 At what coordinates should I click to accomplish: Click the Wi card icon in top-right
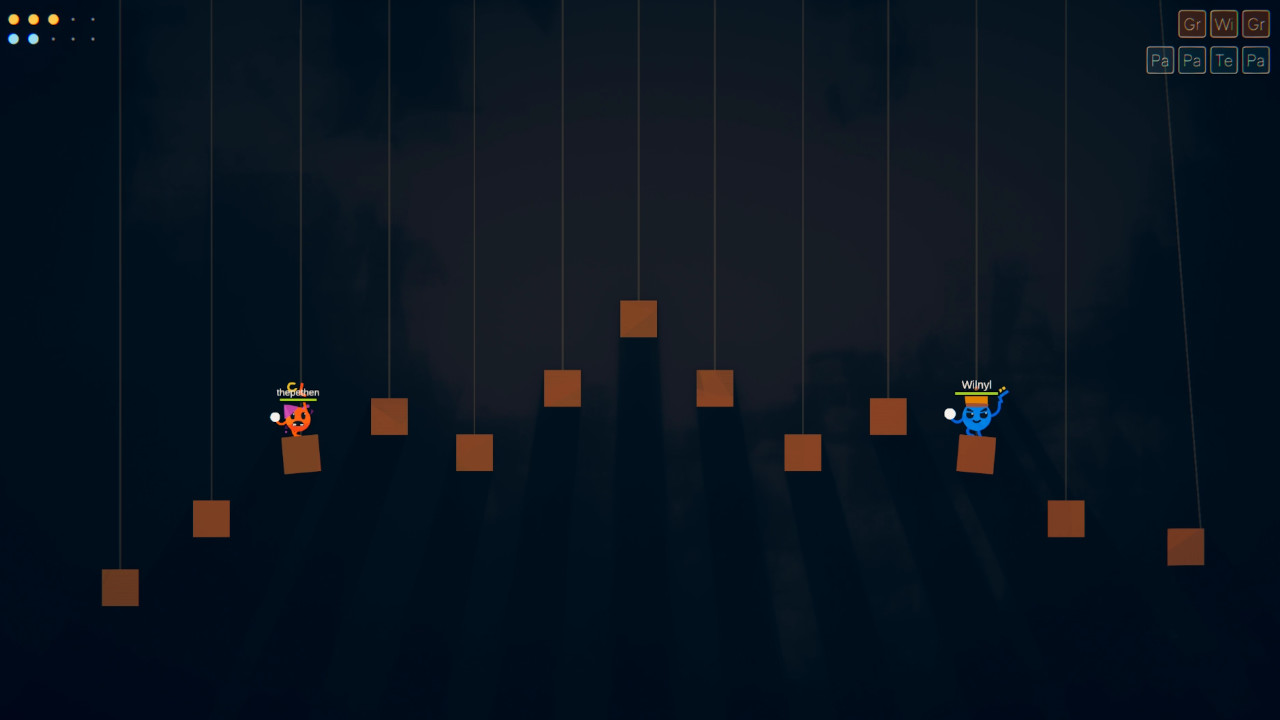point(1223,23)
